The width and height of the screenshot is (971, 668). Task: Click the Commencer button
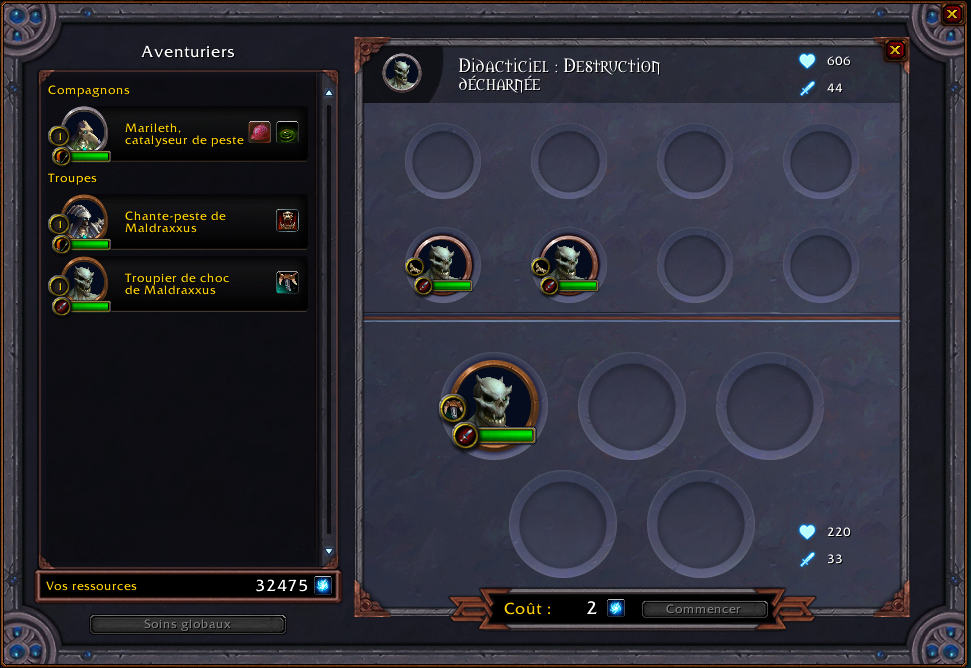[x=704, y=609]
